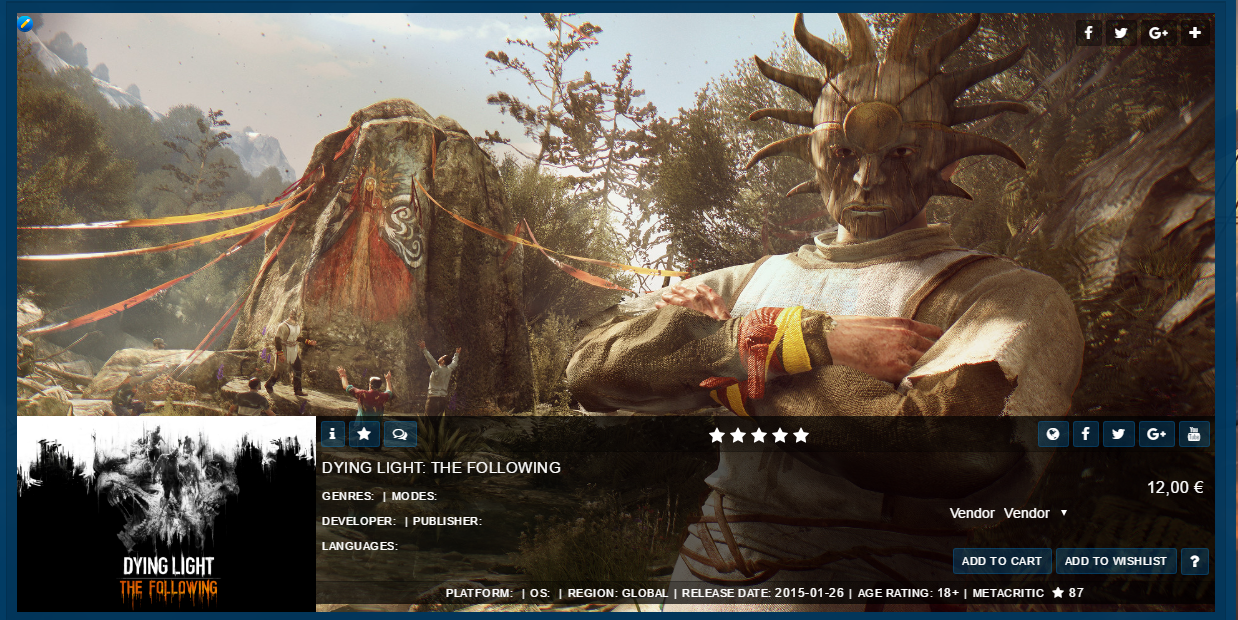The height and width of the screenshot is (620, 1238).
Task: Click the plus share icon
Action: (1195, 33)
